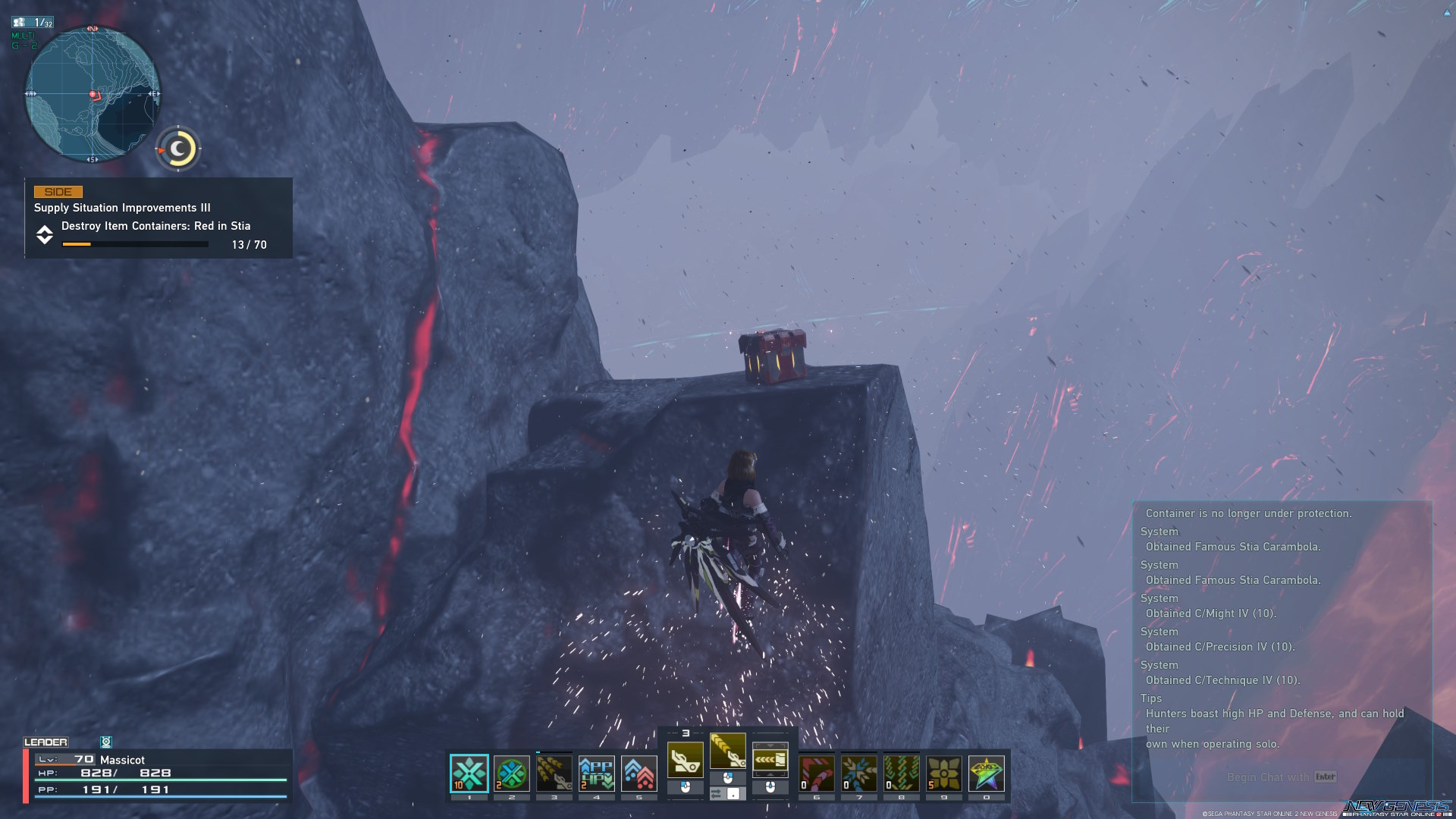
Task: Open the player count multiplayer indicator
Action: 33,23
